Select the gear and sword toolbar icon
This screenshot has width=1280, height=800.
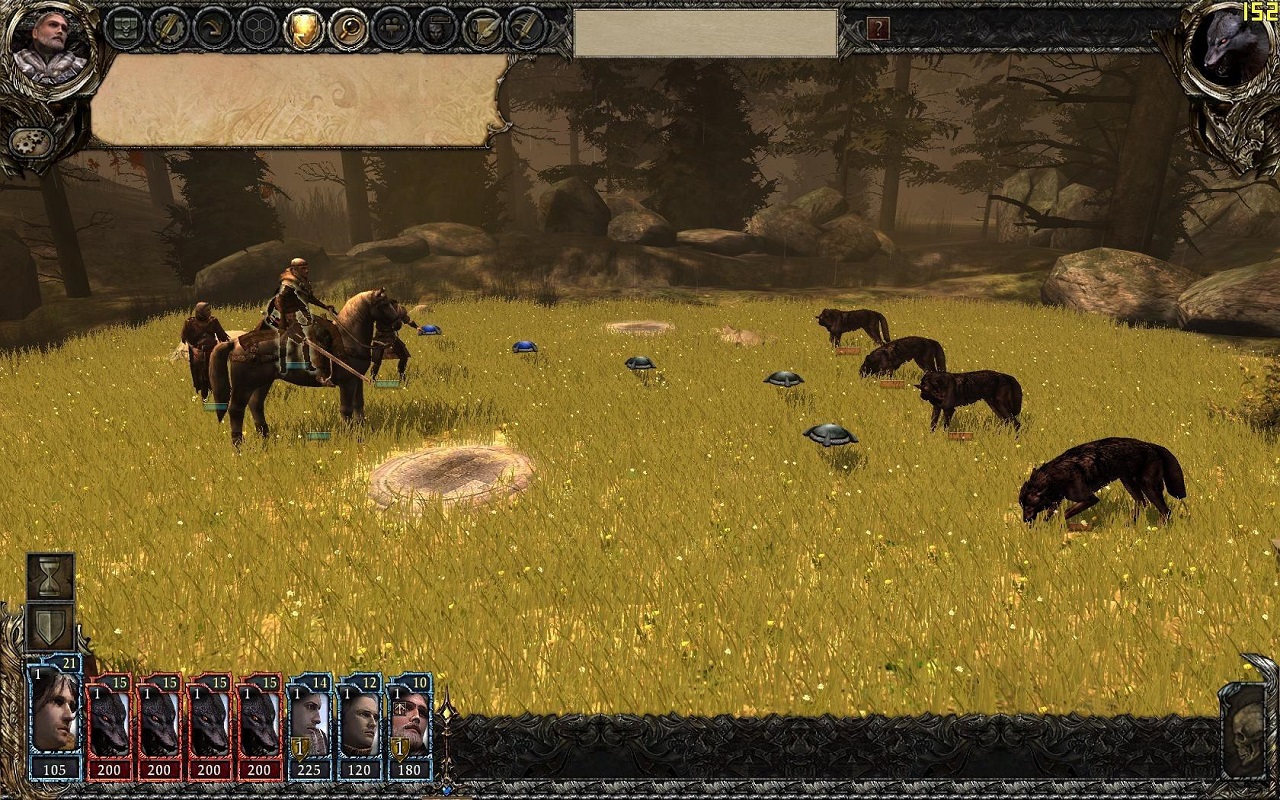pyautogui.click(x=169, y=28)
